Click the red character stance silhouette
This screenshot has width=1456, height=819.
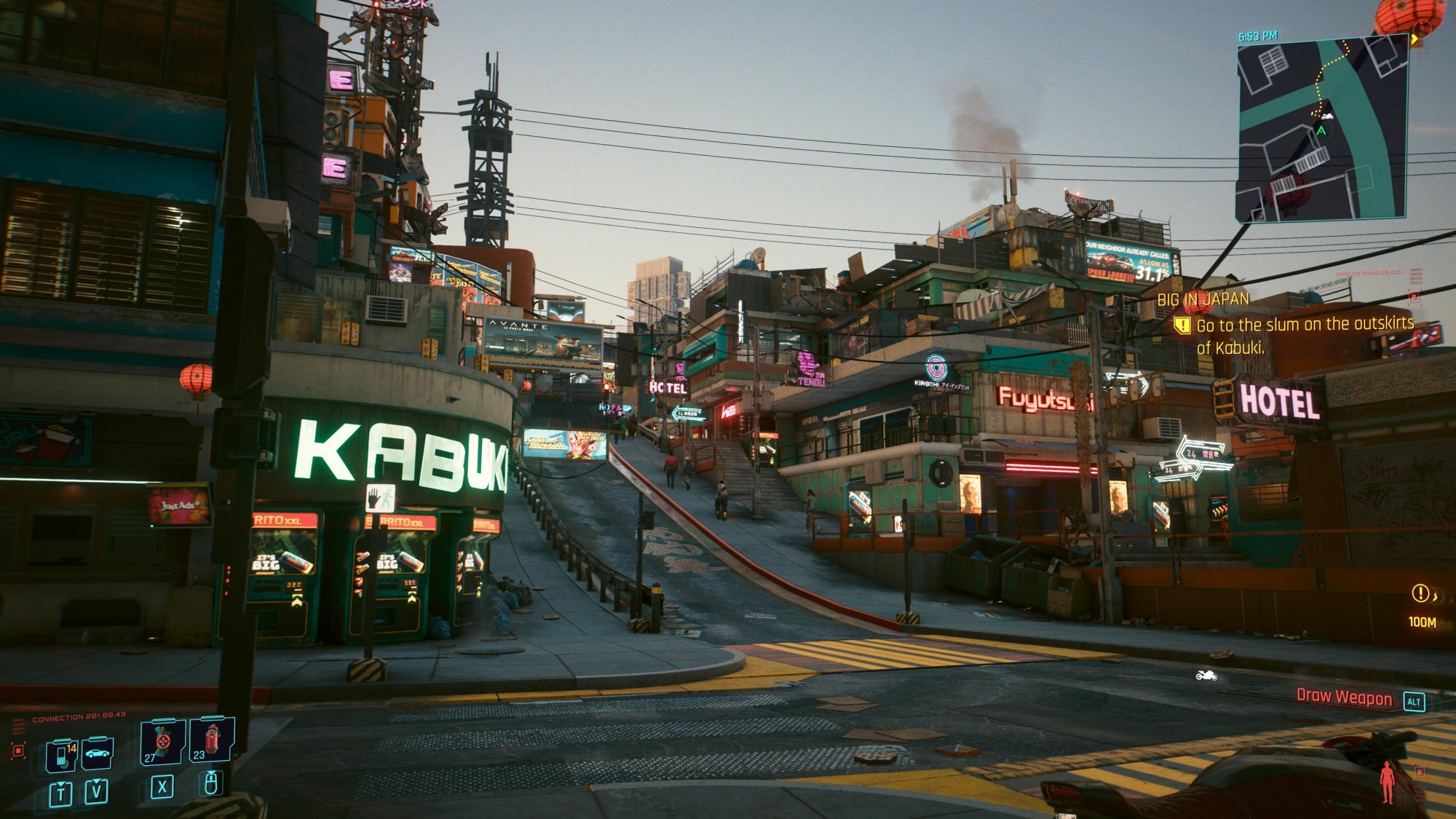coord(1388,782)
